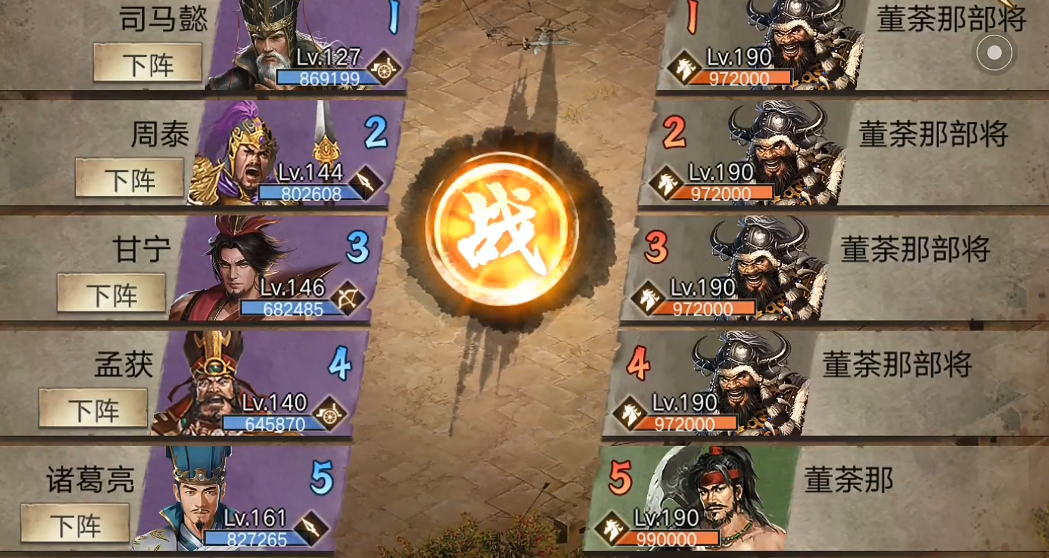Withdraw 甘宁 using his 下阵 button
Screen dimensions: 1049x558
click(x=111, y=294)
